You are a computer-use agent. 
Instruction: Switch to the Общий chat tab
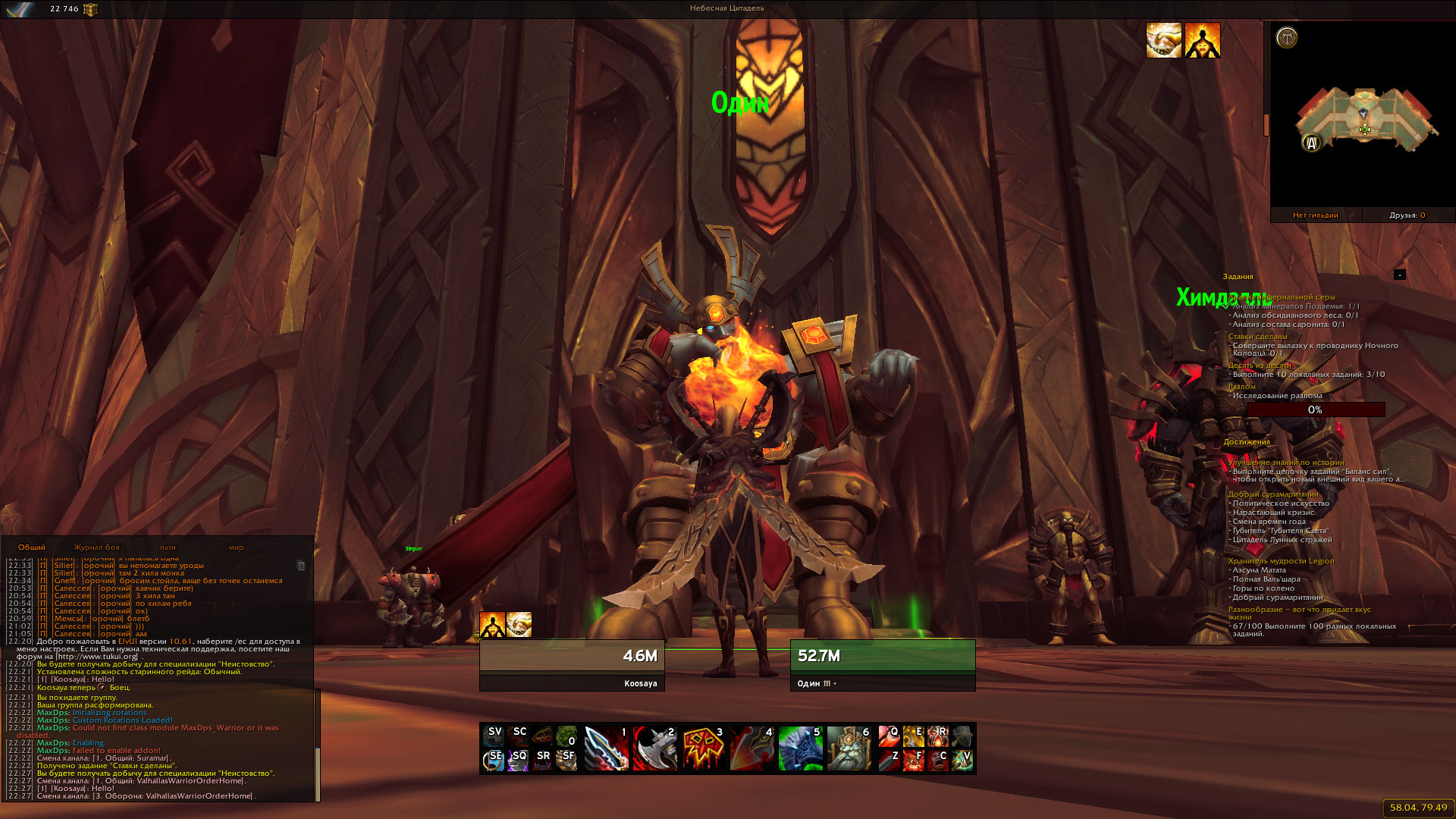tap(32, 548)
